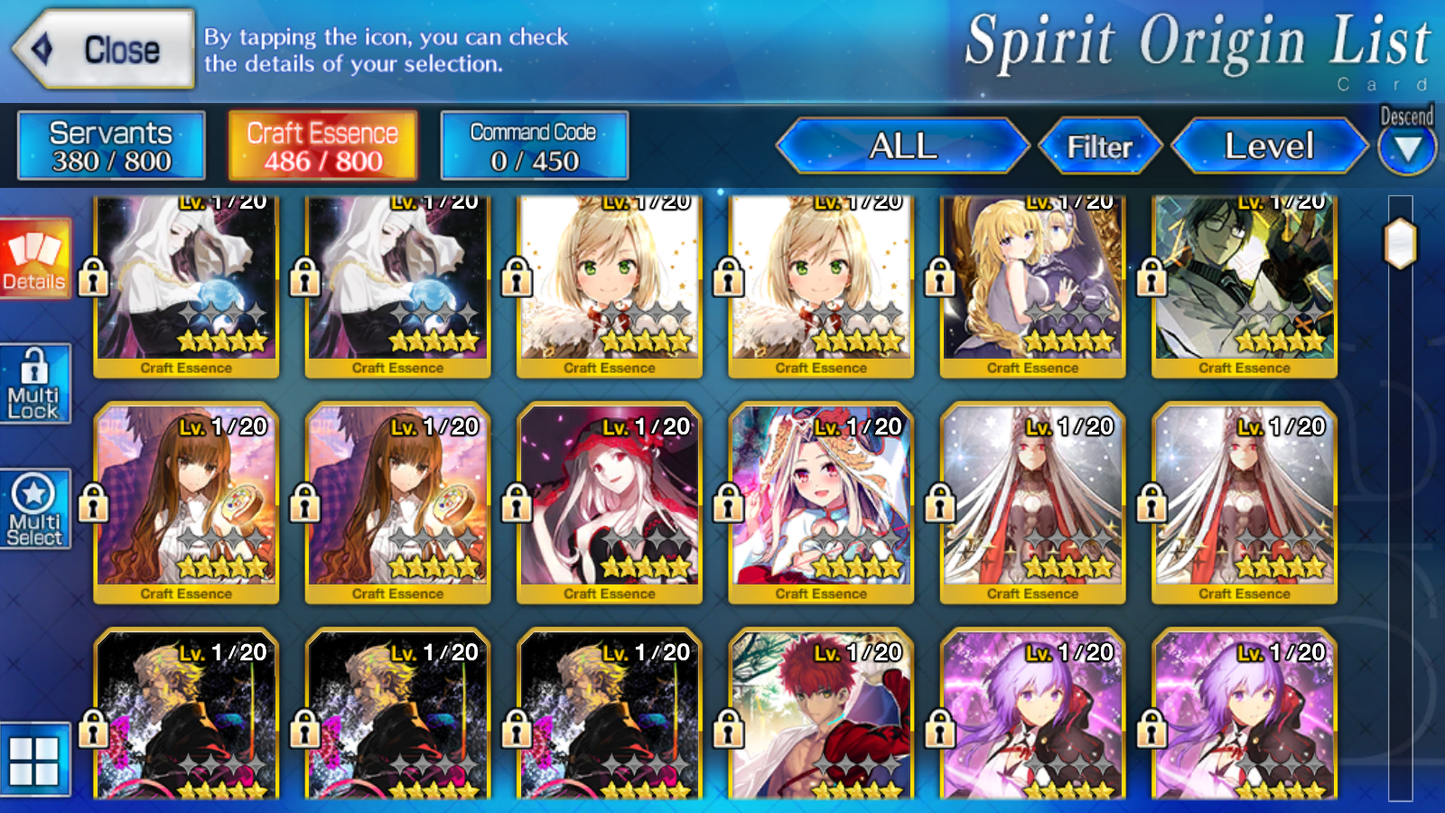Open the Filter options
1445x813 pixels.
pyautogui.click(x=1101, y=146)
